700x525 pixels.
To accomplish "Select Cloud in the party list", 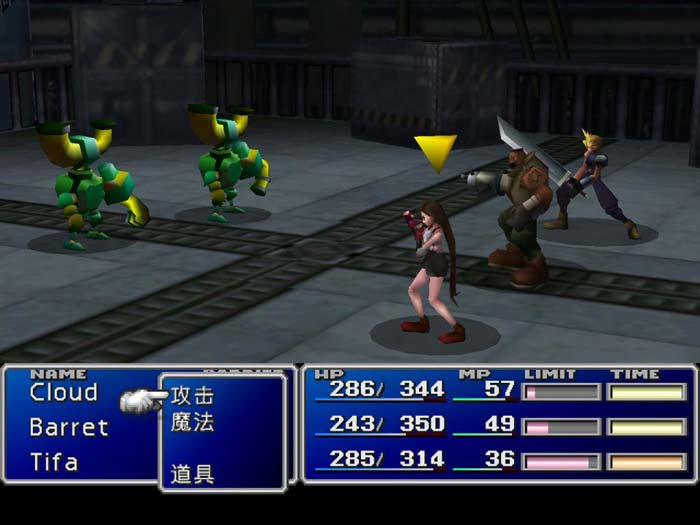I will point(64,393).
